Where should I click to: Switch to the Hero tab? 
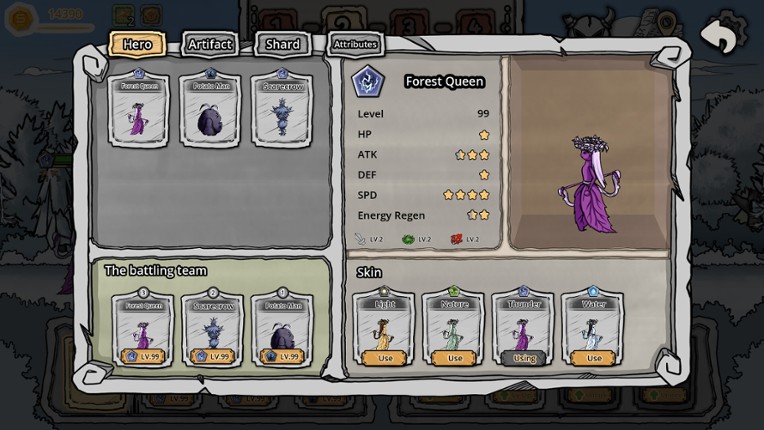137,44
